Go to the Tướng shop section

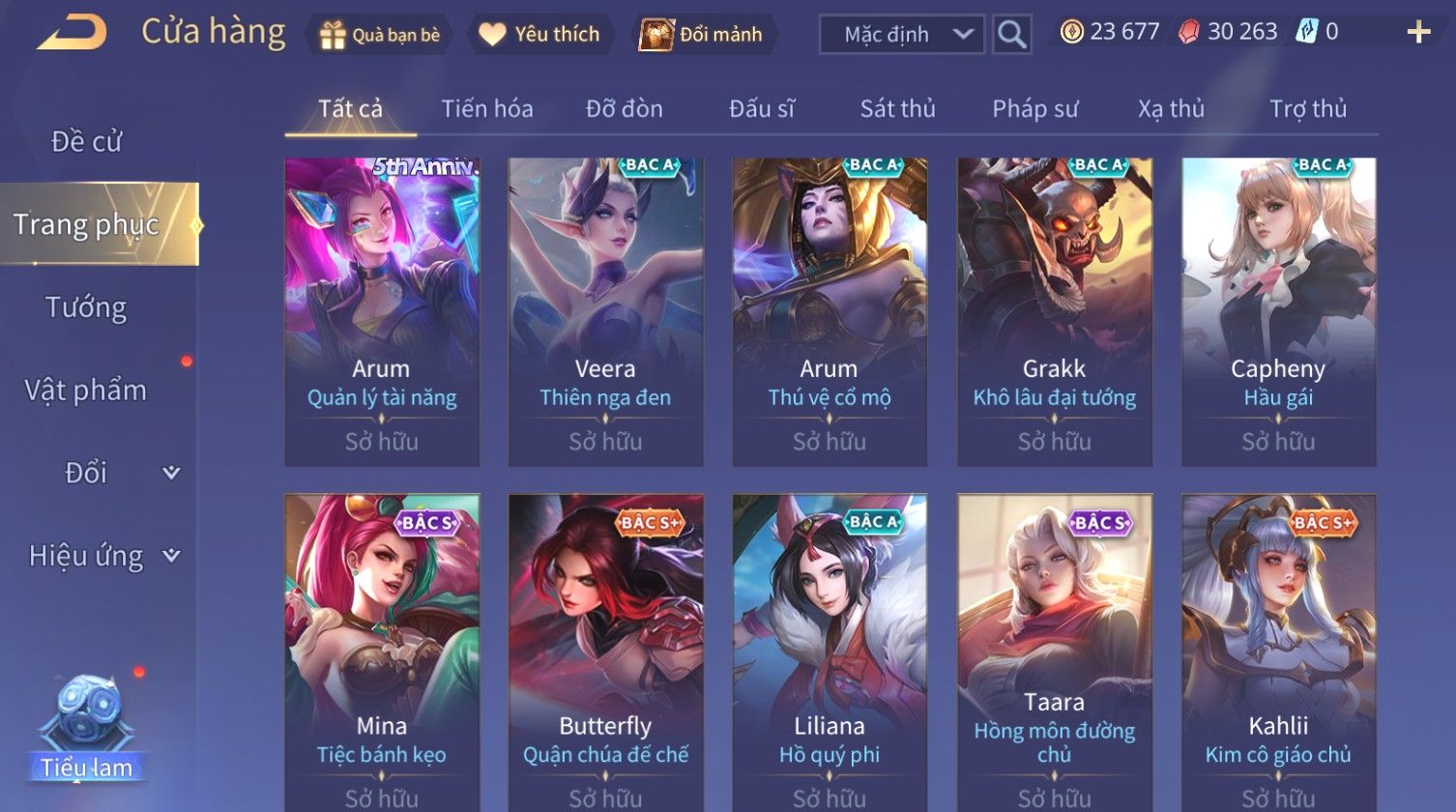[x=86, y=307]
